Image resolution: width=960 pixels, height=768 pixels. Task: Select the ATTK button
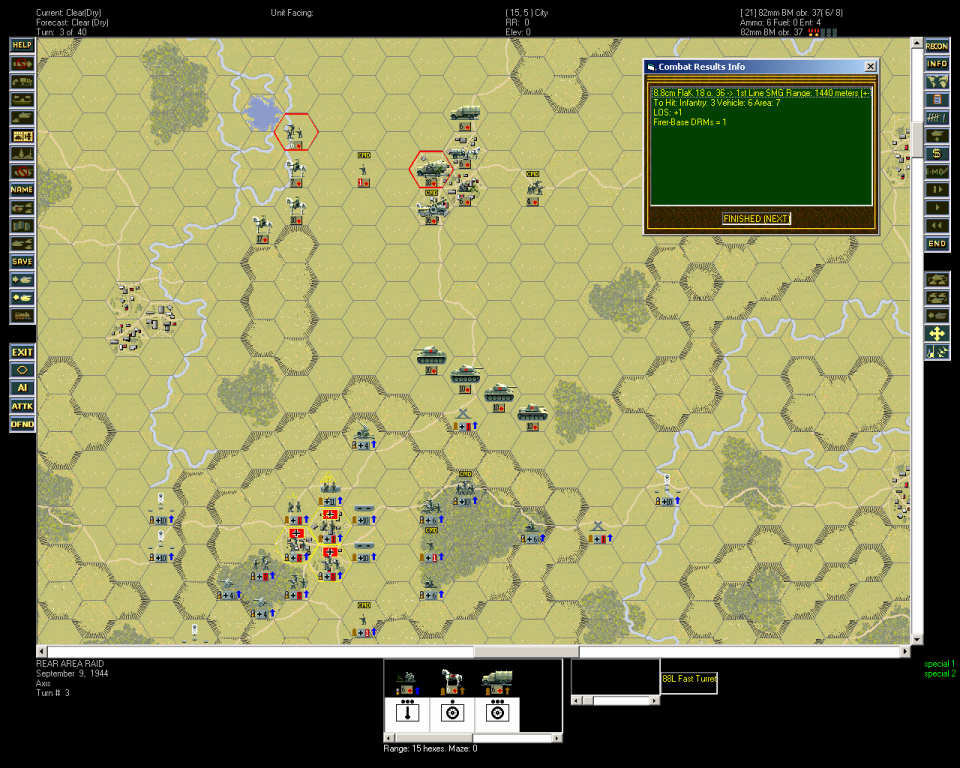tap(22, 406)
